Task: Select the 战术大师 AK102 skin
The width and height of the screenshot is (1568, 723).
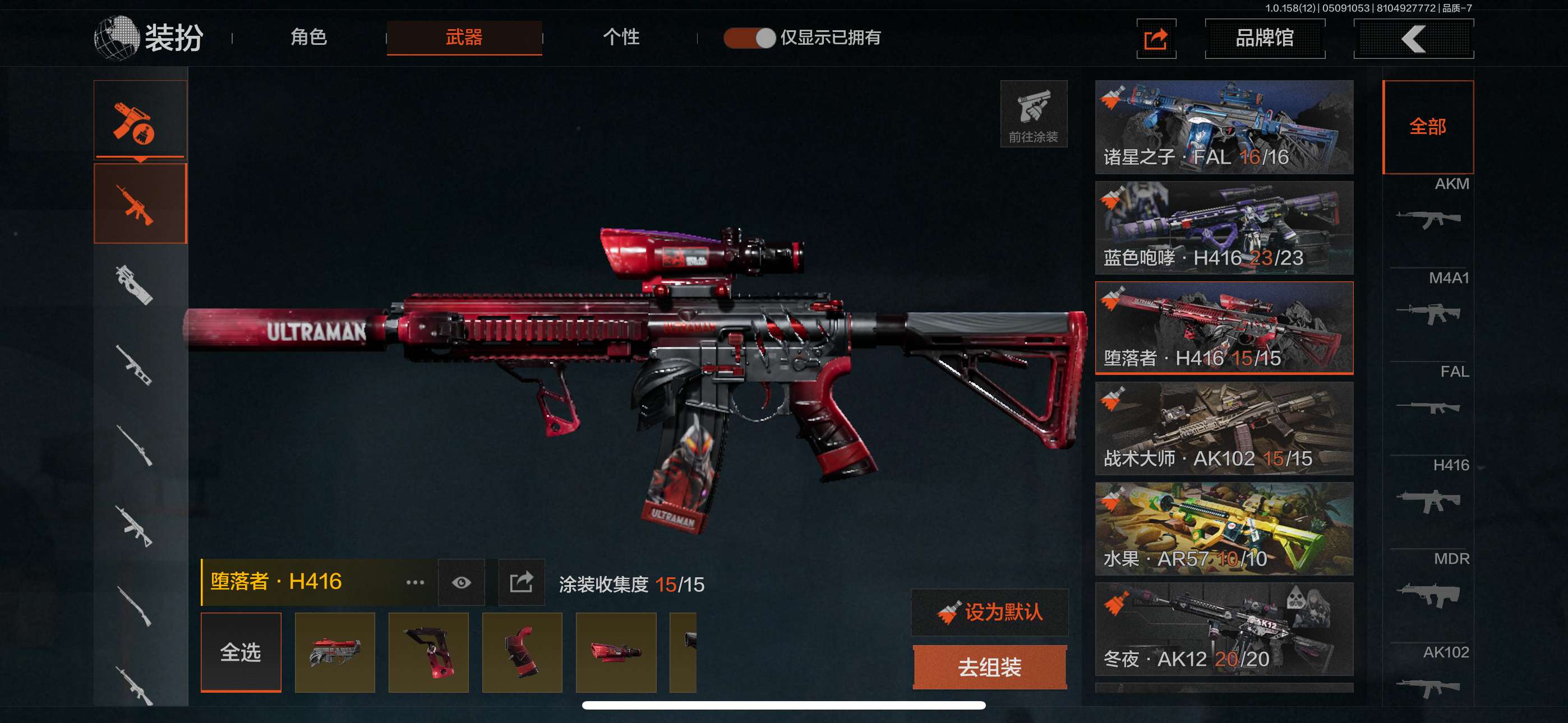Action: point(1224,428)
